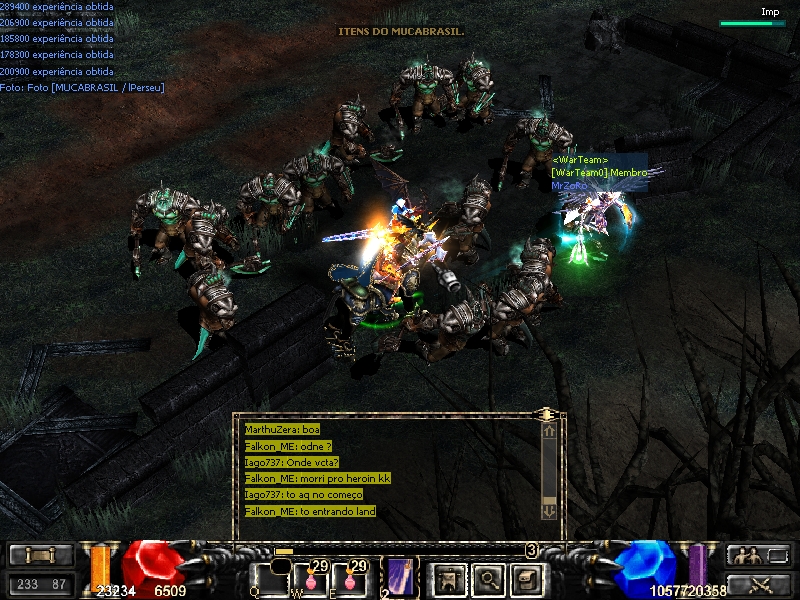This screenshot has width=800, height=600.
Task: Use the potion in the W hotkey slot
Action: (x=310, y=579)
